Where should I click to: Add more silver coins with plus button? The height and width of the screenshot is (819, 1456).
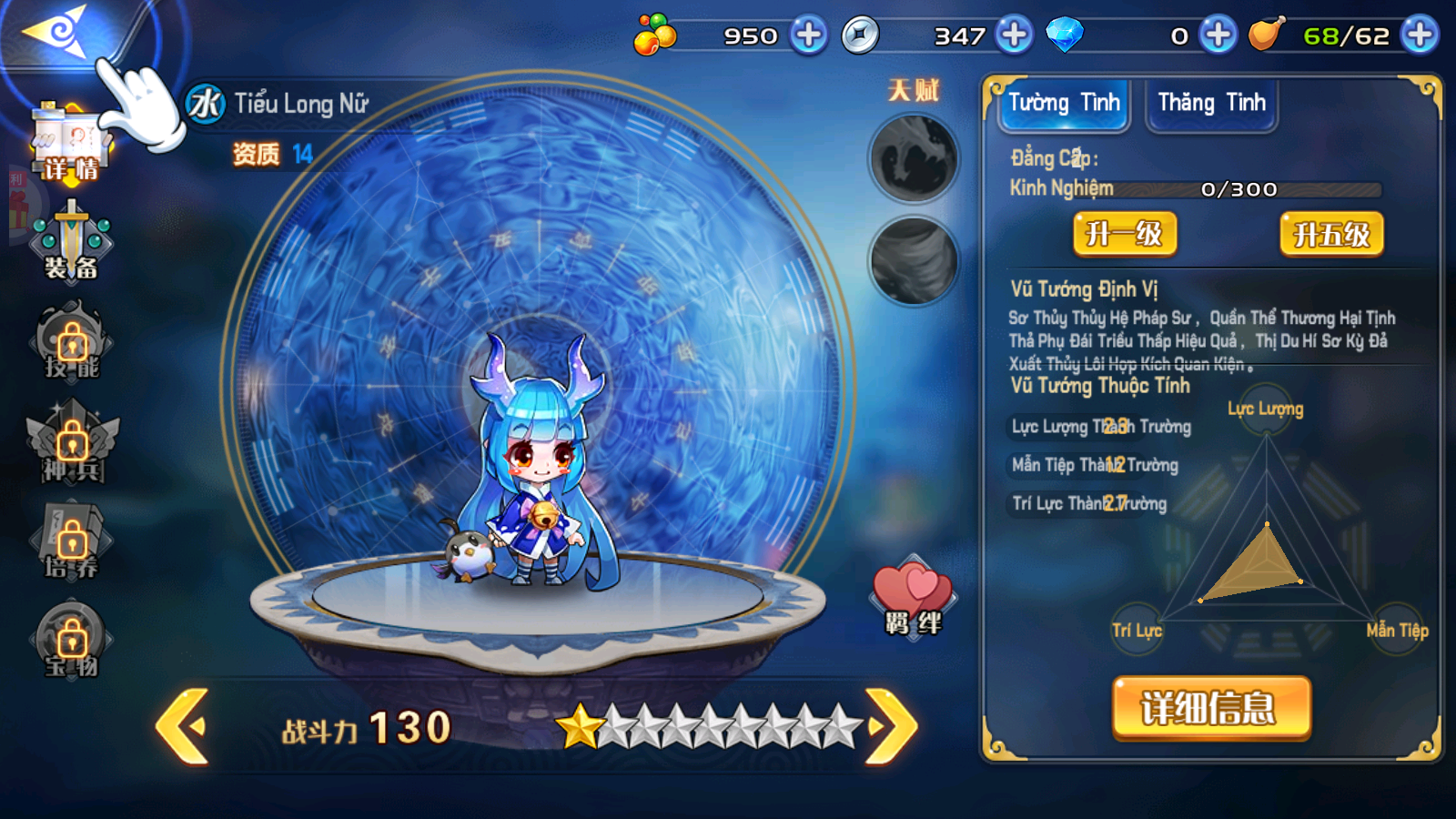coord(1014,35)
